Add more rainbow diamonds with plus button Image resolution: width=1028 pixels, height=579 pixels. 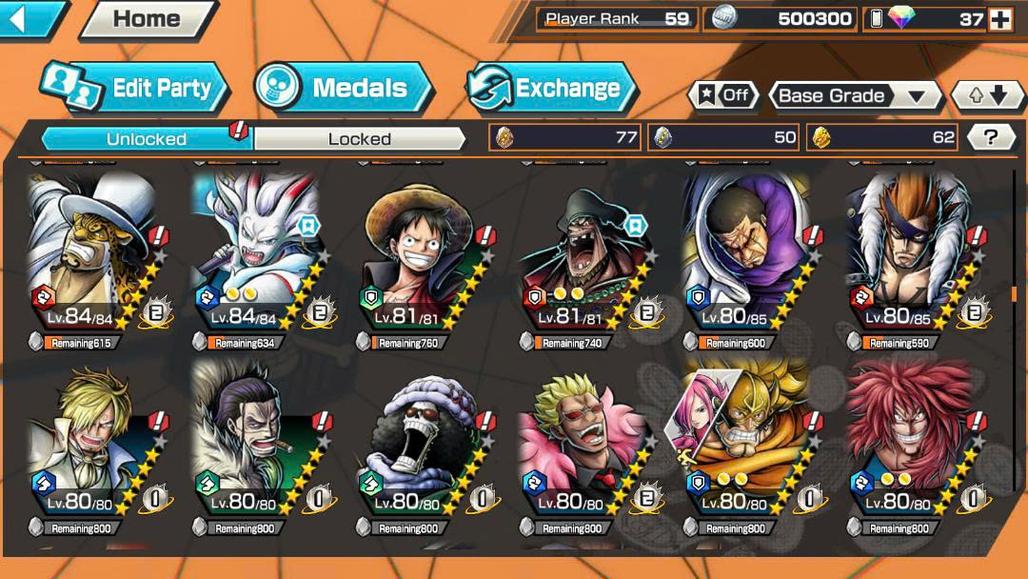click(1000, 19)
